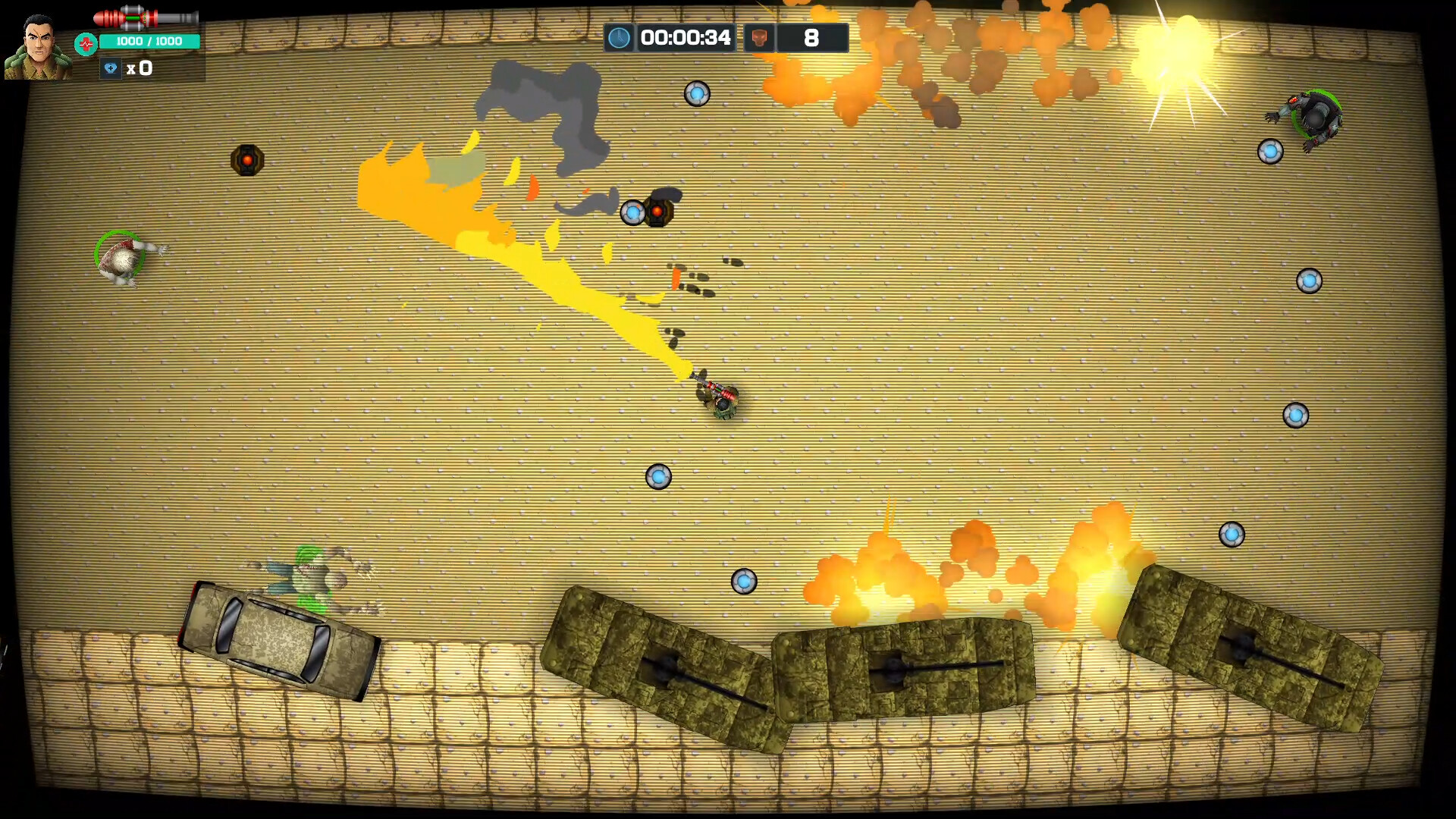Click the red medical cross health icon
This screenshot has width=1456, height=819.
(x=86, y=42)
